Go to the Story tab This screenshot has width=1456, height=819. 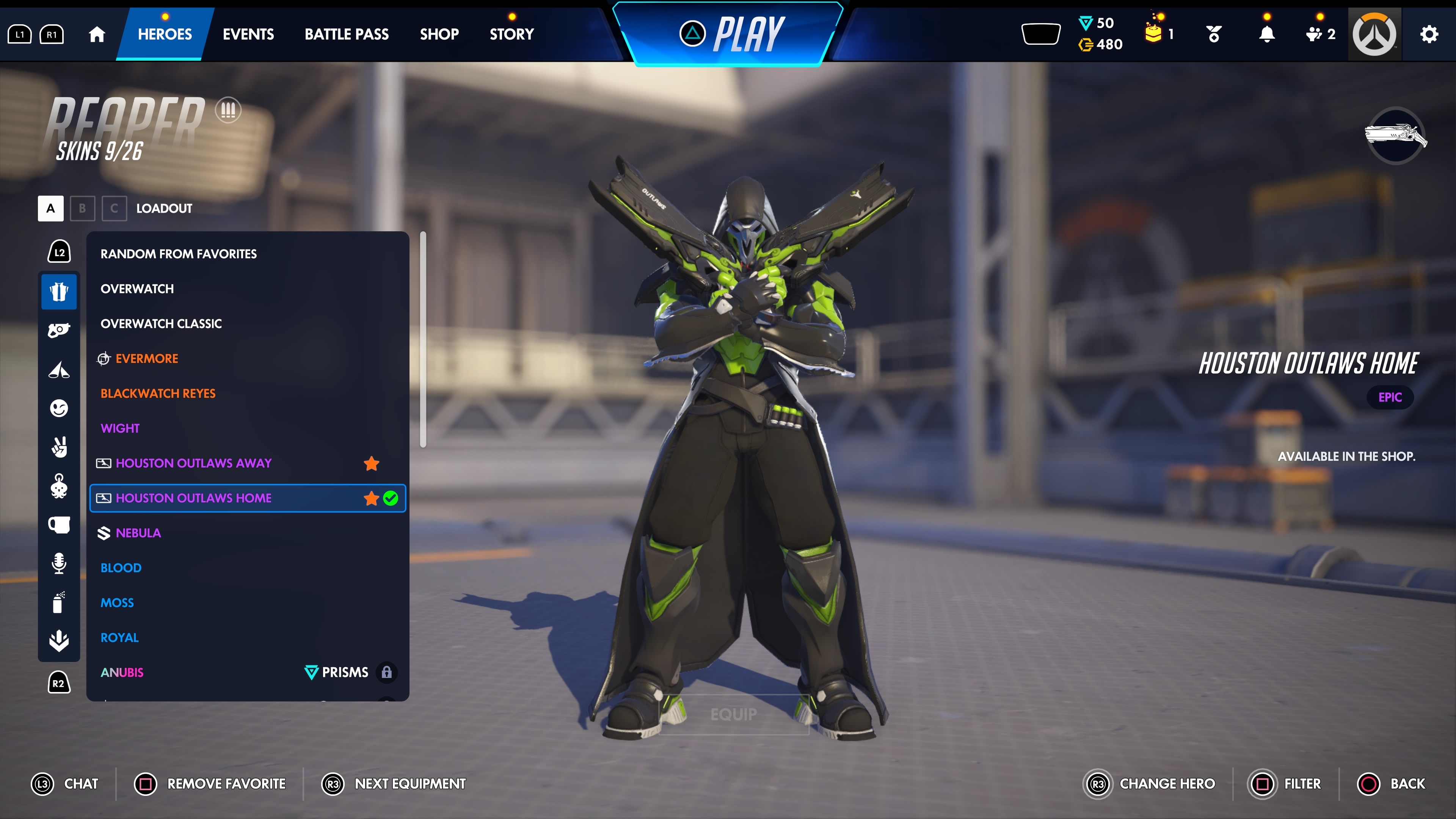511,35
